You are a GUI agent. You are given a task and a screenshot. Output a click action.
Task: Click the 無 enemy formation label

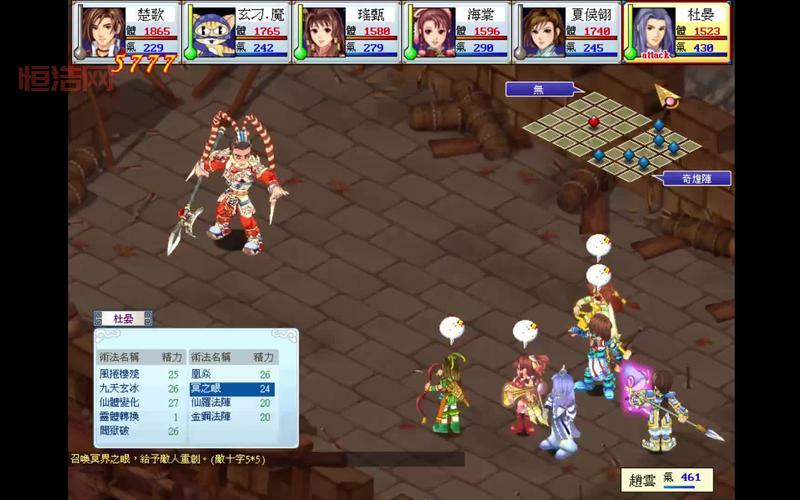538,89
